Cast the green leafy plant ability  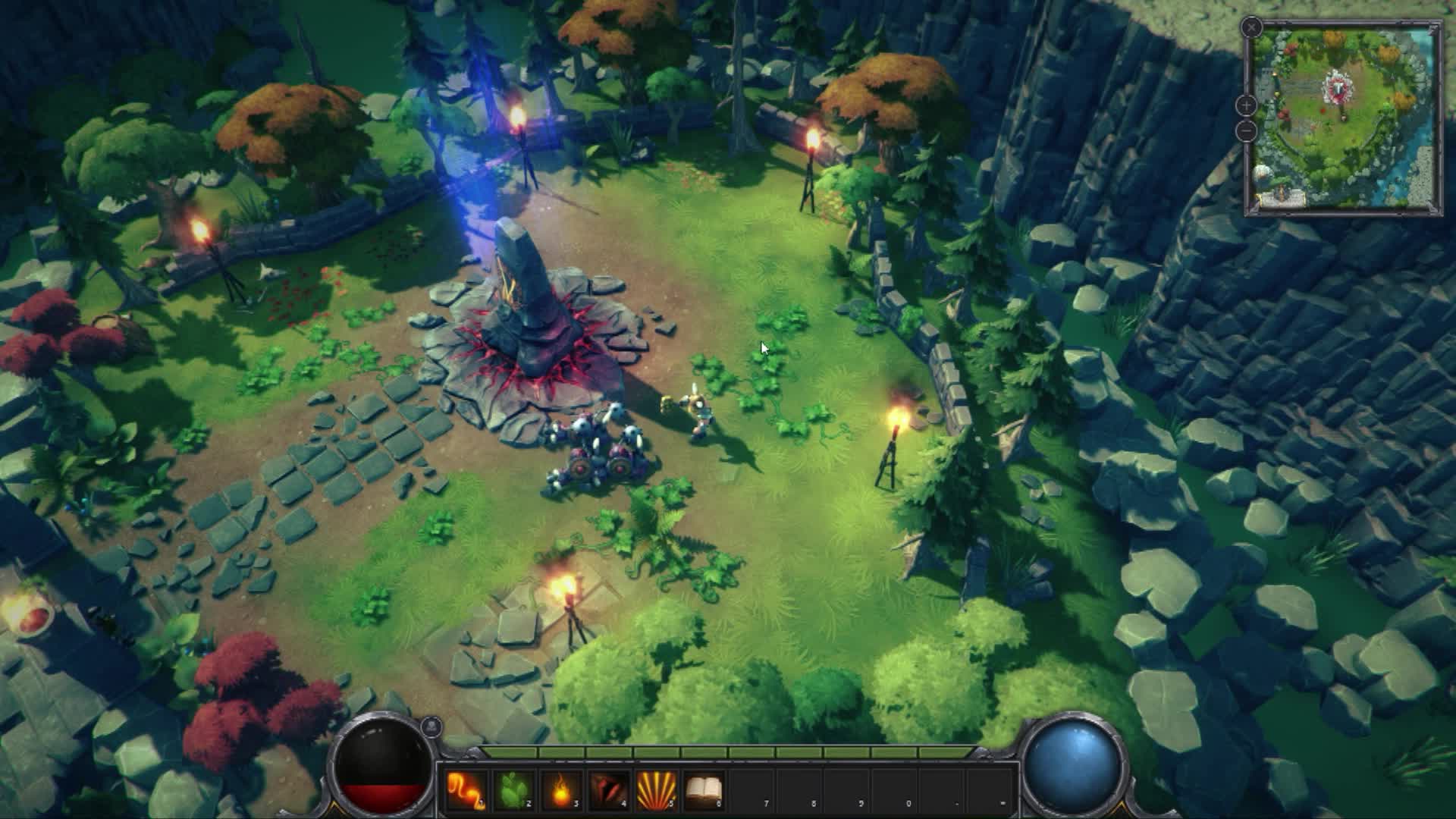coord(513,790)
